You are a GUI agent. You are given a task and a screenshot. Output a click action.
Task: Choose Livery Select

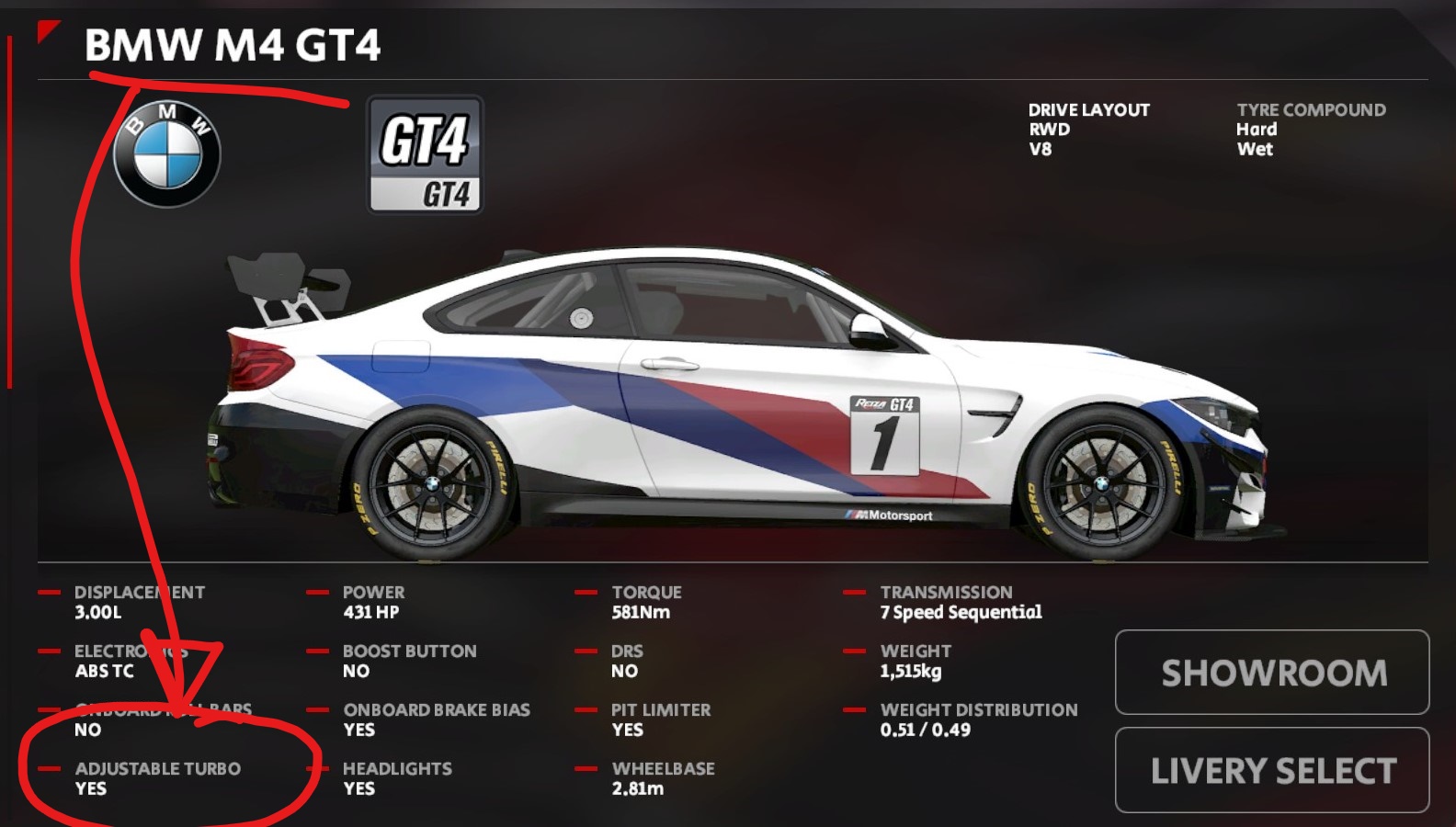1272,770
